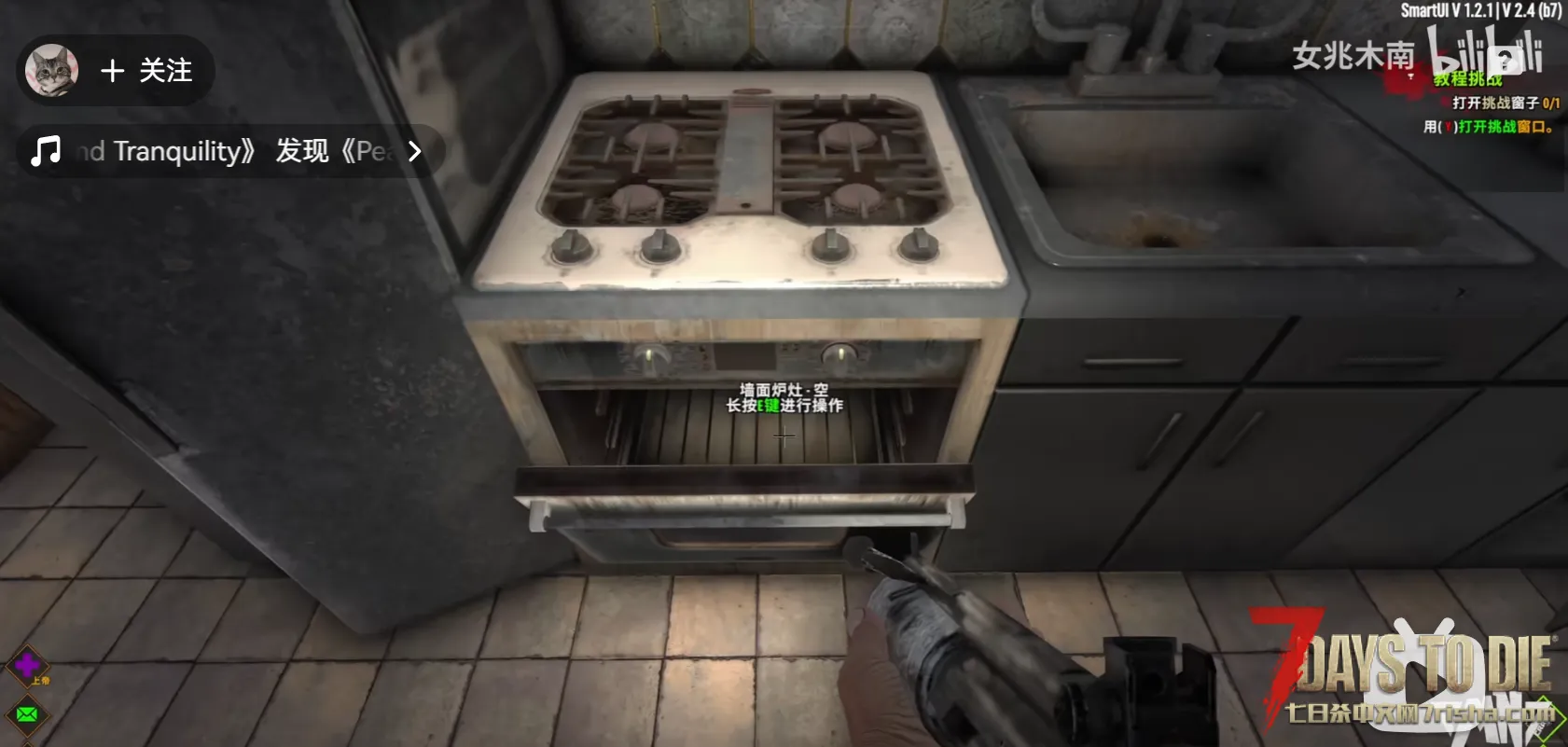Open the green envelope mail icon
The width and height of the screenshot is (1568, 747).
[27, 714]
